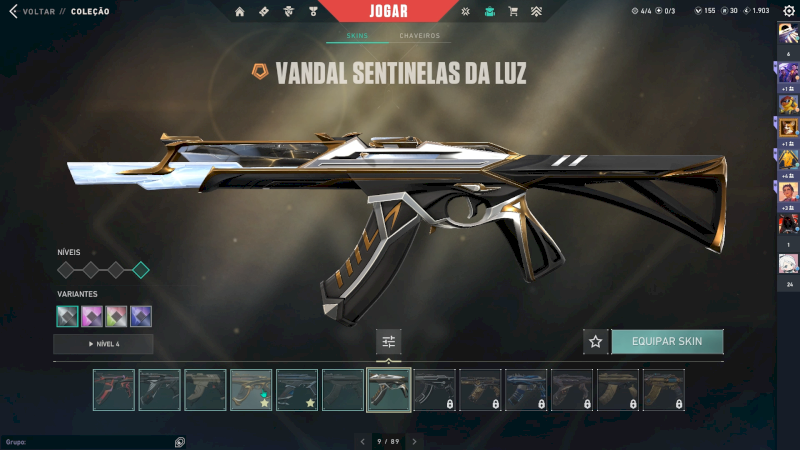Go to next skin page arrow
Image resolution: width=800 pixels, height=450 pixels.
click(x=415, y=441)
